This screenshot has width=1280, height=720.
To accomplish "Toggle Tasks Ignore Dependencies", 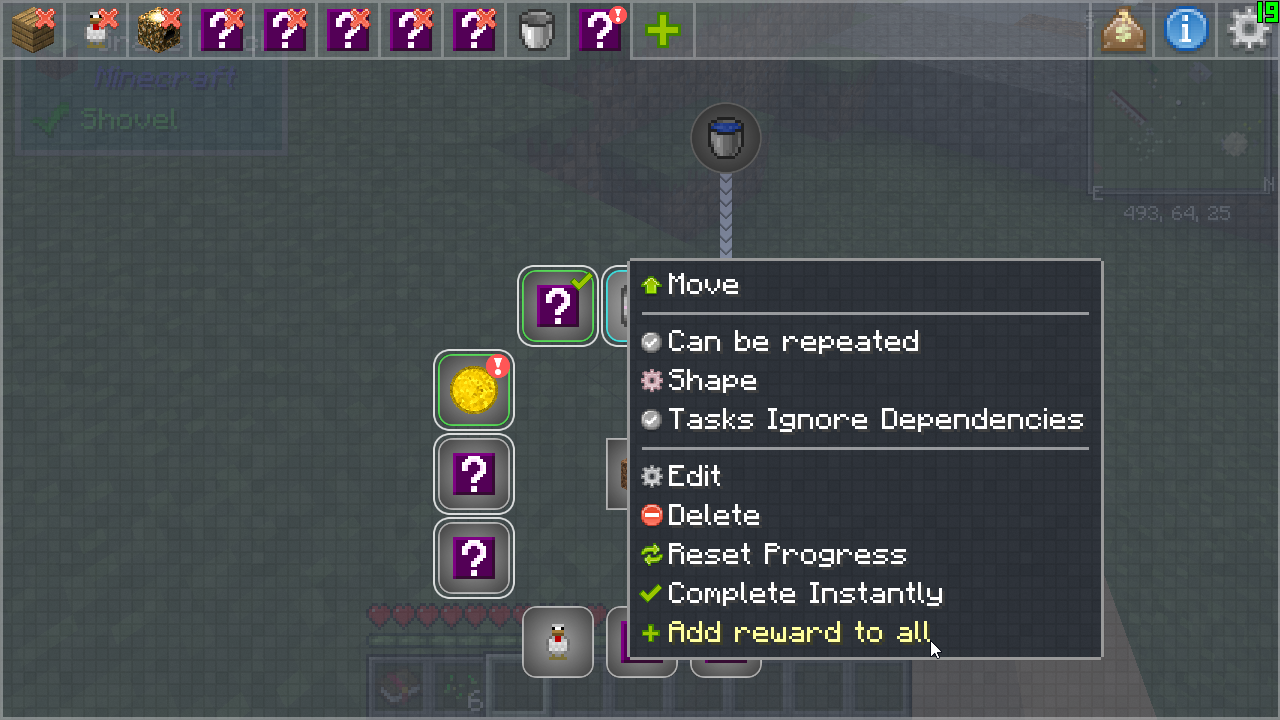I will coord(874,420).
